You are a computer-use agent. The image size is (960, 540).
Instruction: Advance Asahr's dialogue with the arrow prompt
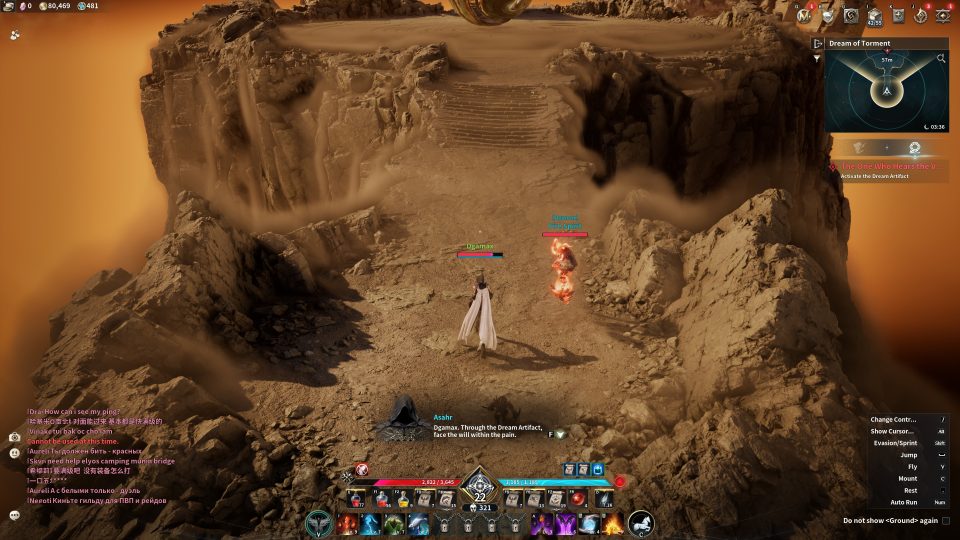pyautogui.click(x=560, y=434)
